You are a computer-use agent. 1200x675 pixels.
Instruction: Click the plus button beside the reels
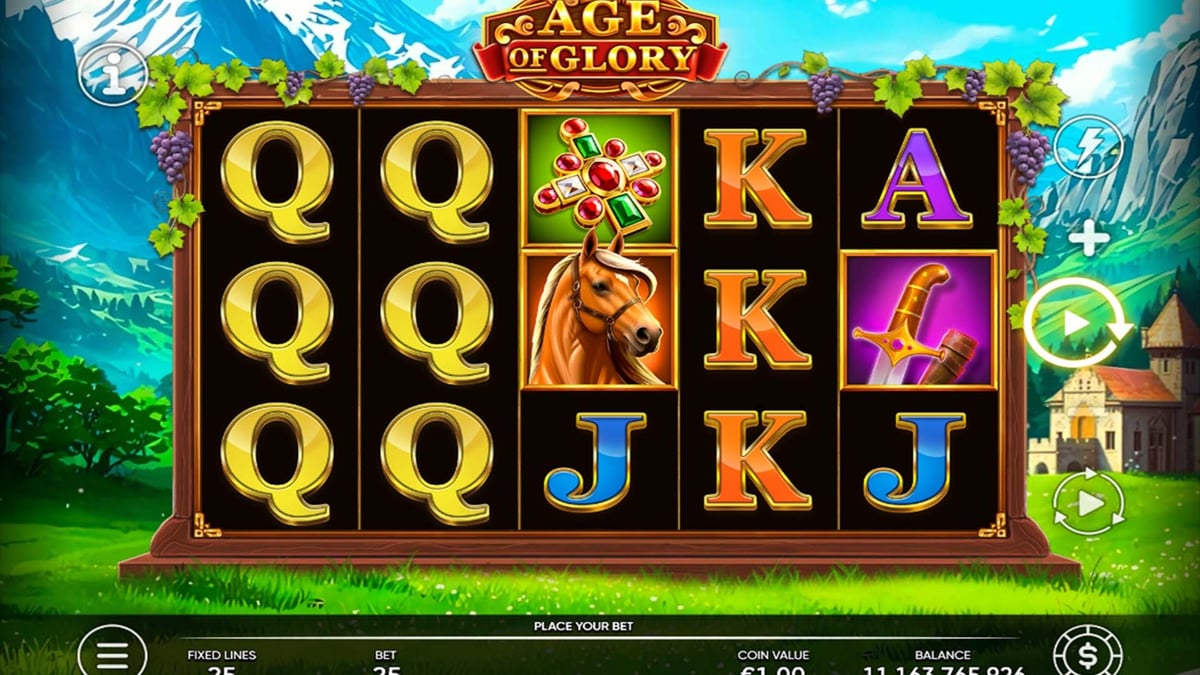[1088, 239]
